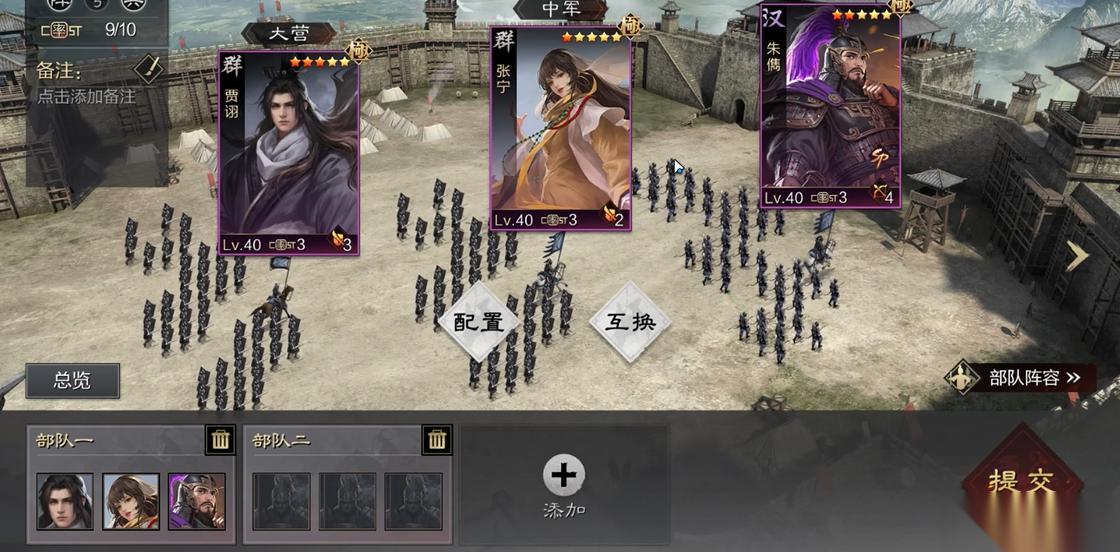This screenshot has height=552, width=1120.
Task: Click the 配置 diamond button
Action: point(478,322)
